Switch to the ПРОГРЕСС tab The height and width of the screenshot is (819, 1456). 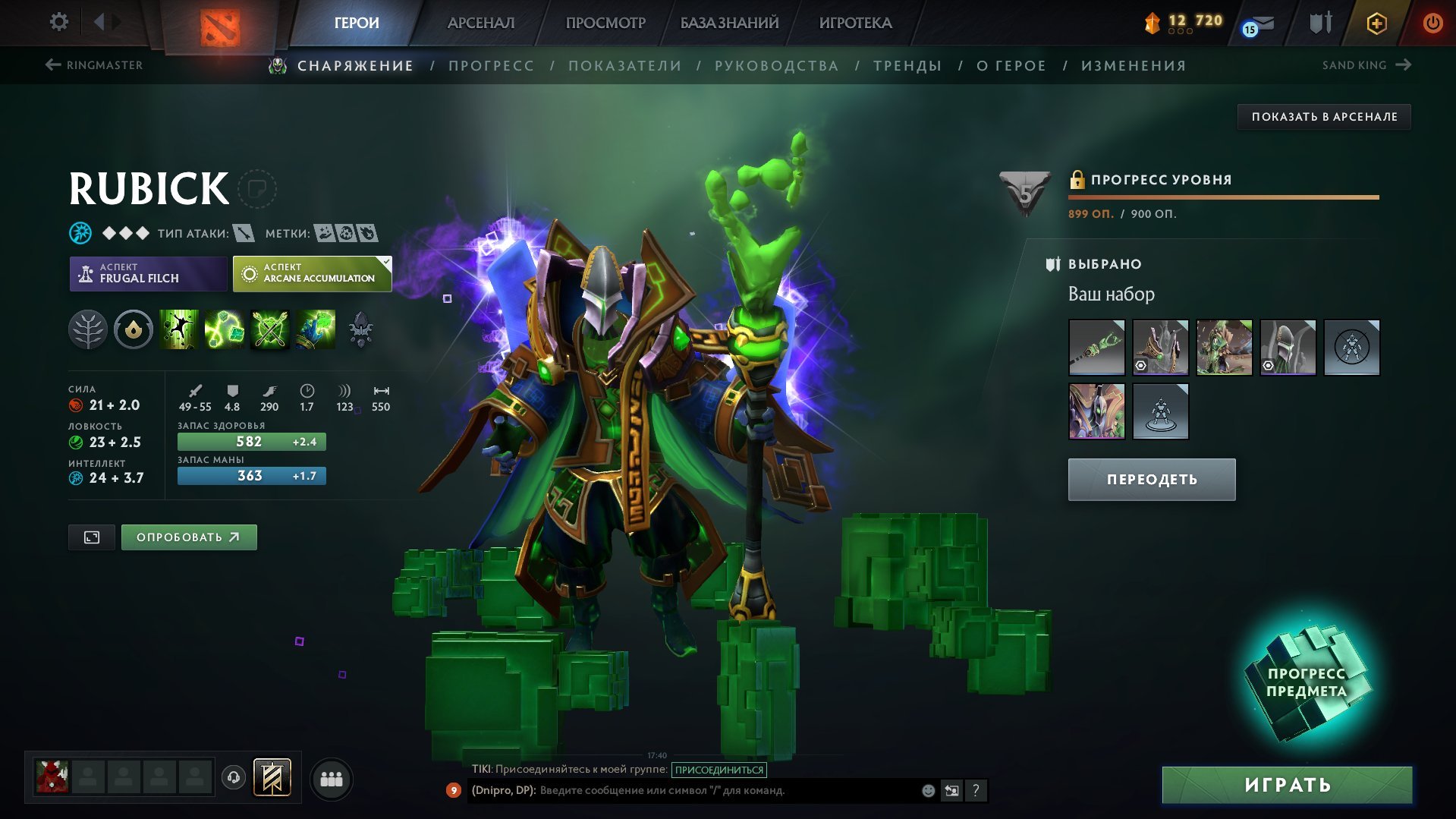coord(490,65)
